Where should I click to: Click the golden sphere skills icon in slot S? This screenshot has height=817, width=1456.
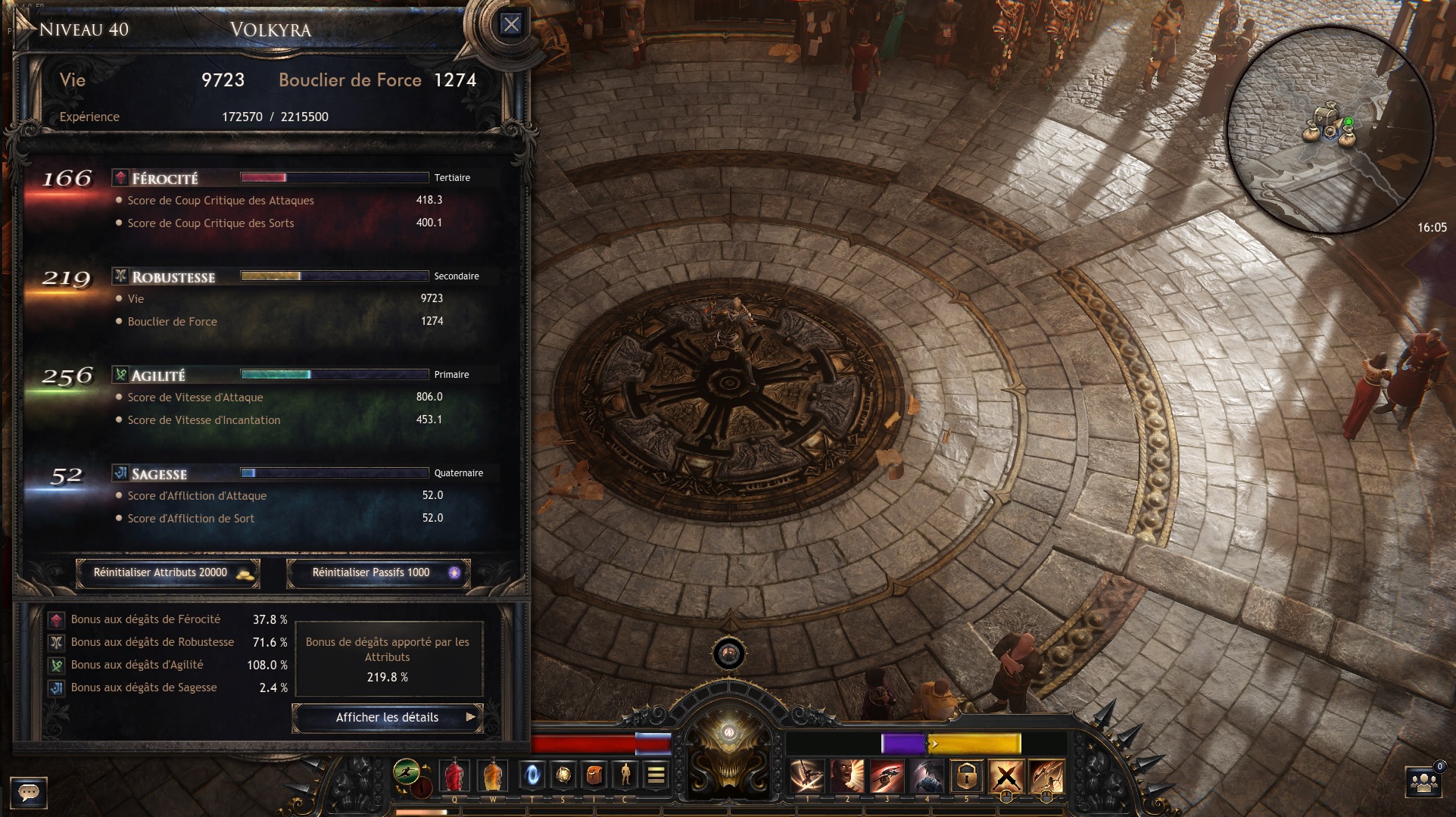pos(563,775)
